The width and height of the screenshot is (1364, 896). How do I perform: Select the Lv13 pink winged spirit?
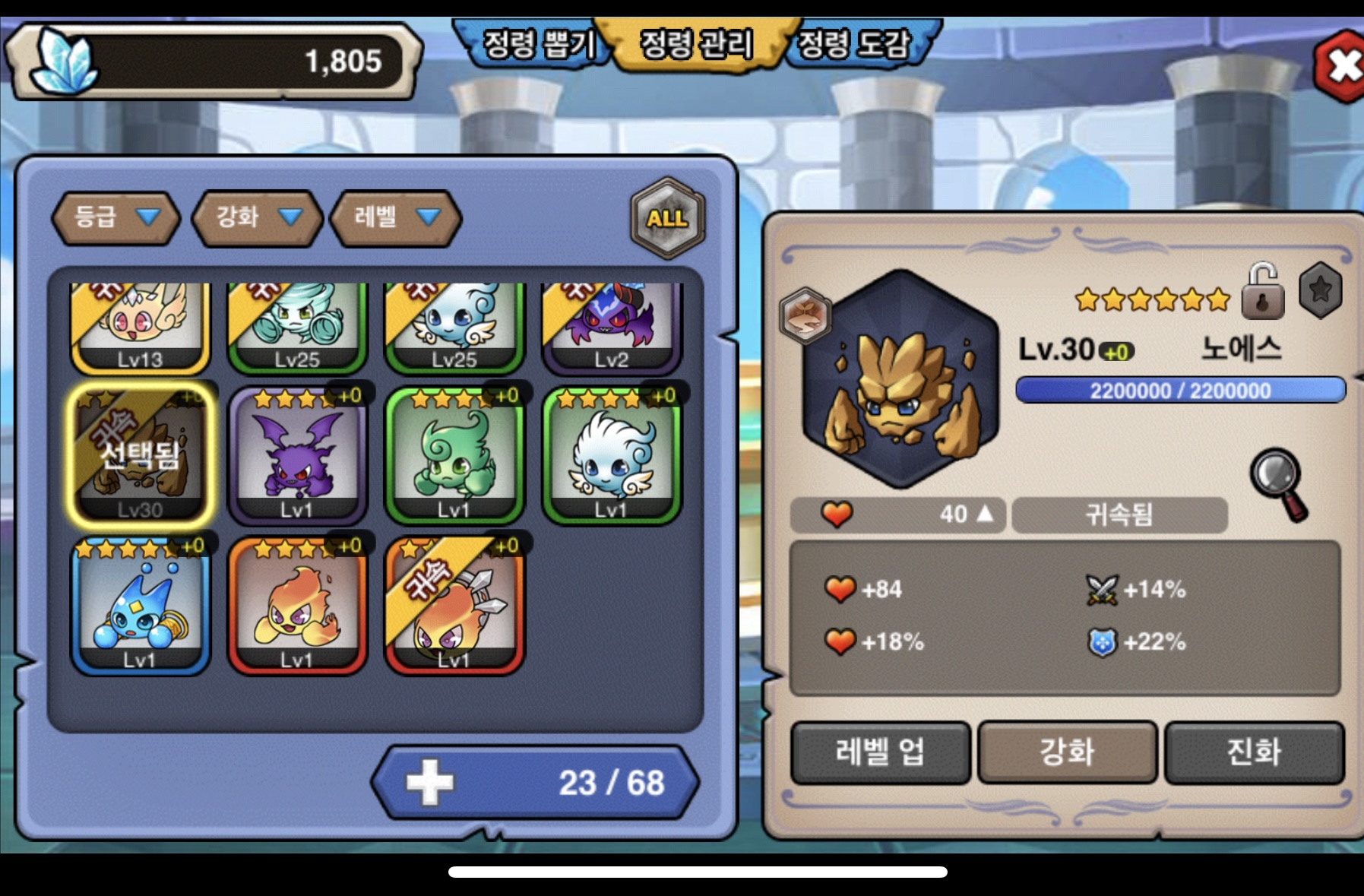point(140,327)
